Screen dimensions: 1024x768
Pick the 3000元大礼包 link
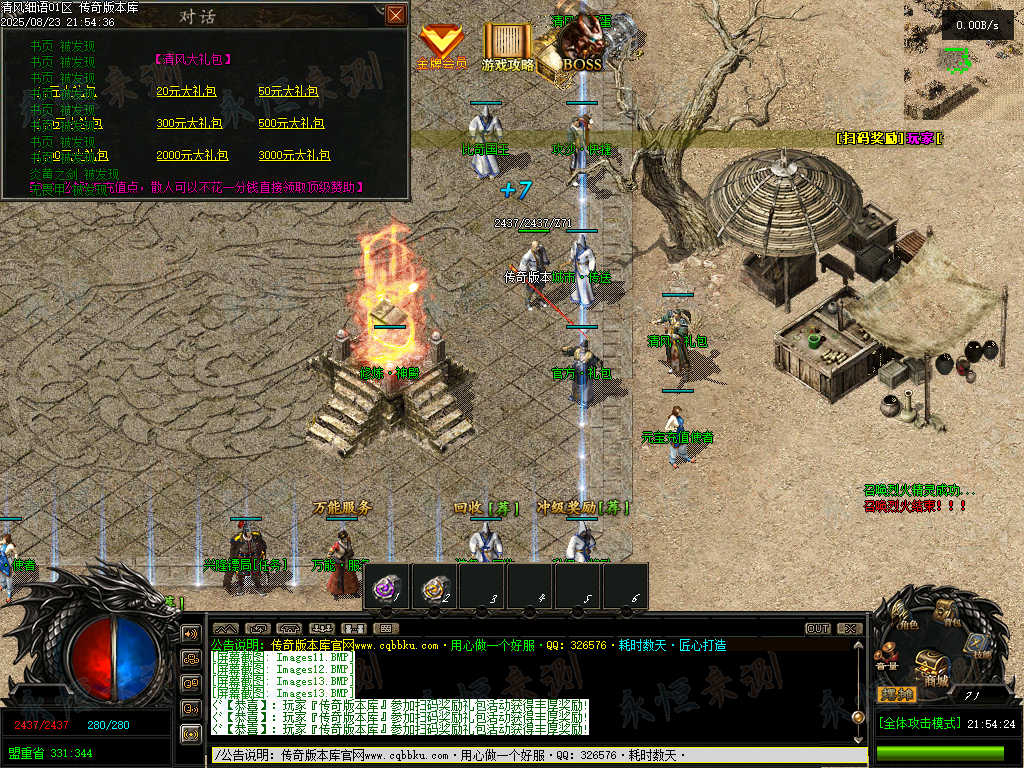[x=295, y=155]
